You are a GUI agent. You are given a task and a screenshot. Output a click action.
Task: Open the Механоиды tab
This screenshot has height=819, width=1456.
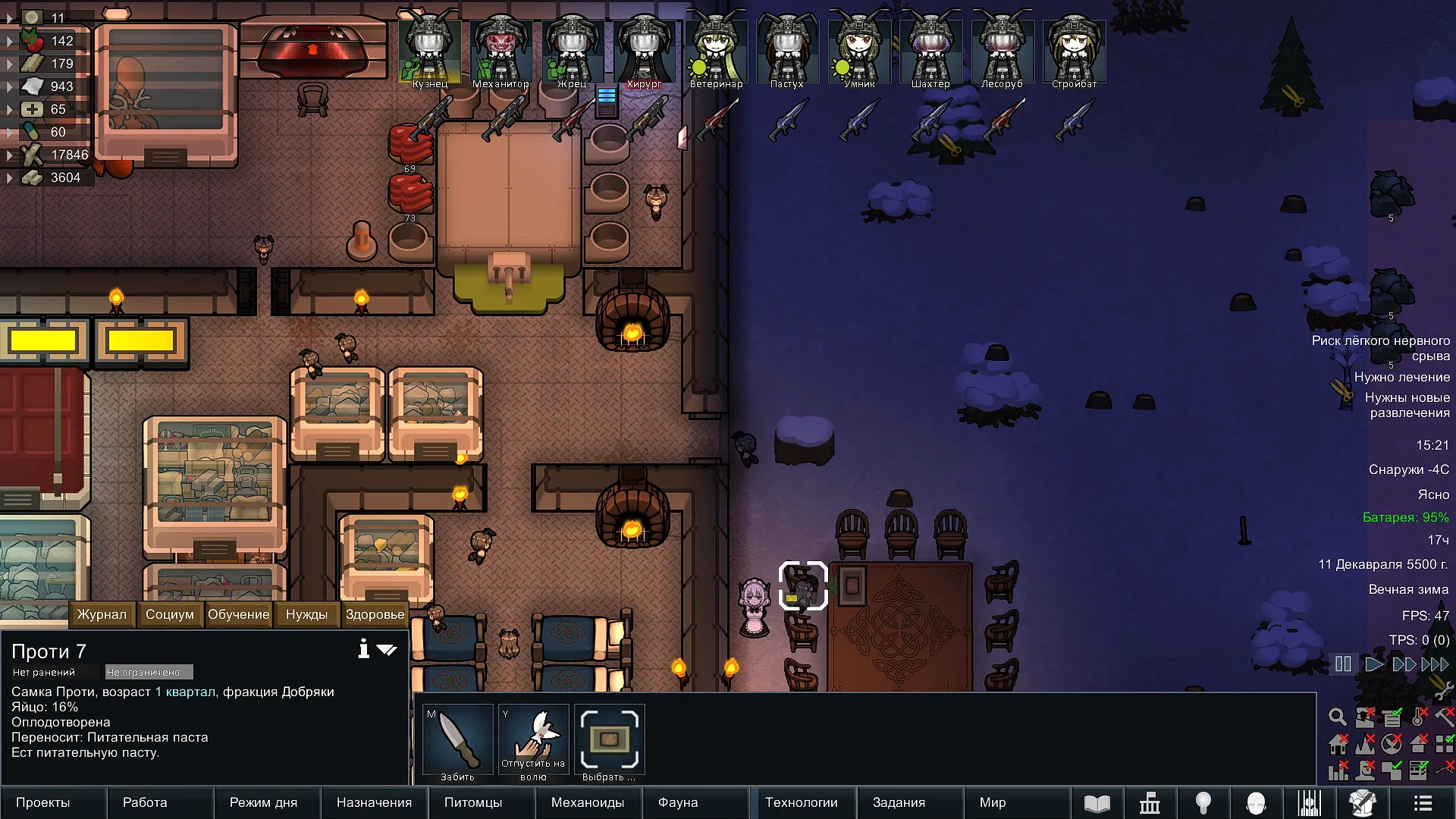[x=588, y=802]
